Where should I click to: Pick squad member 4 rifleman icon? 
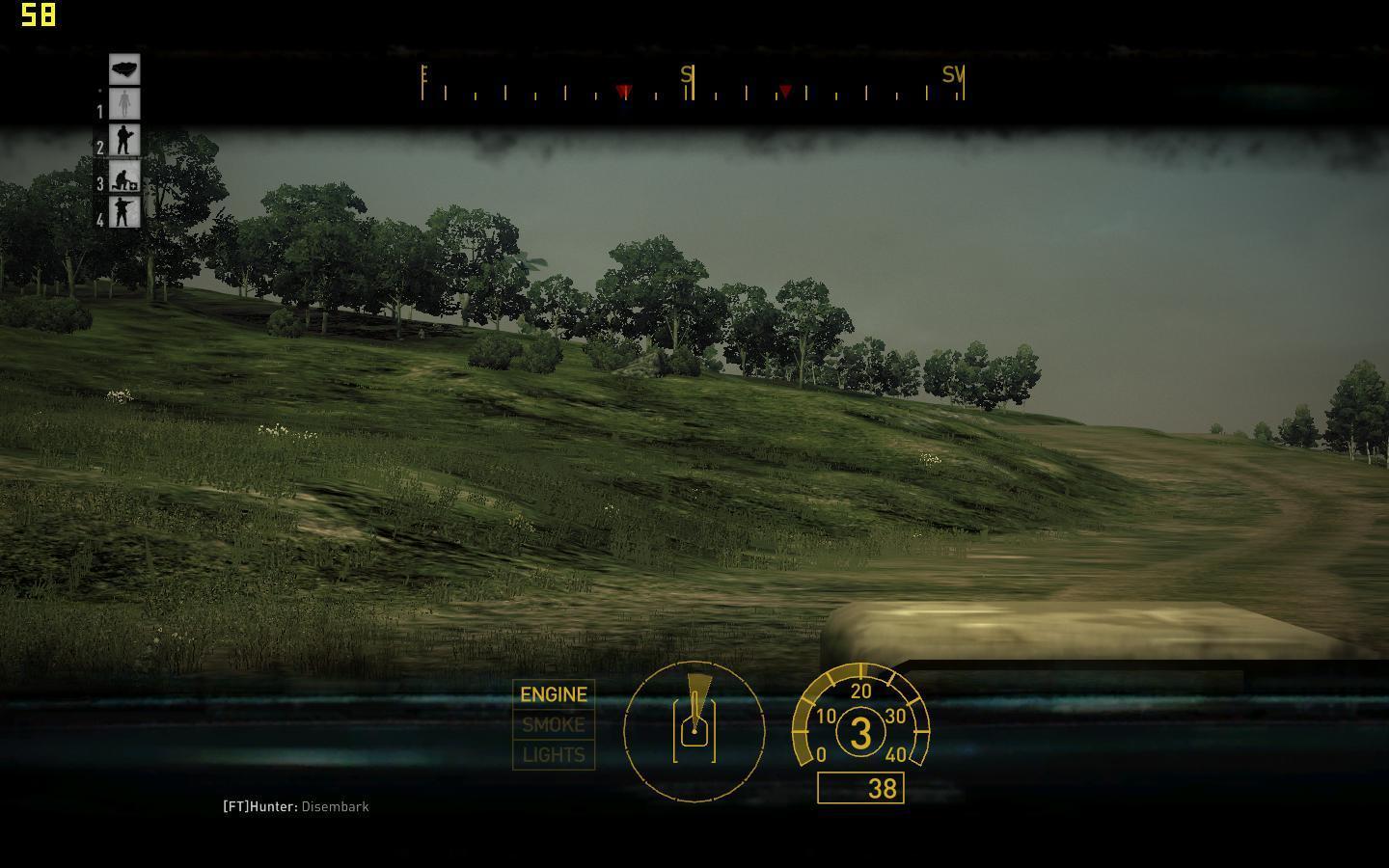click(x=124, y=212)
